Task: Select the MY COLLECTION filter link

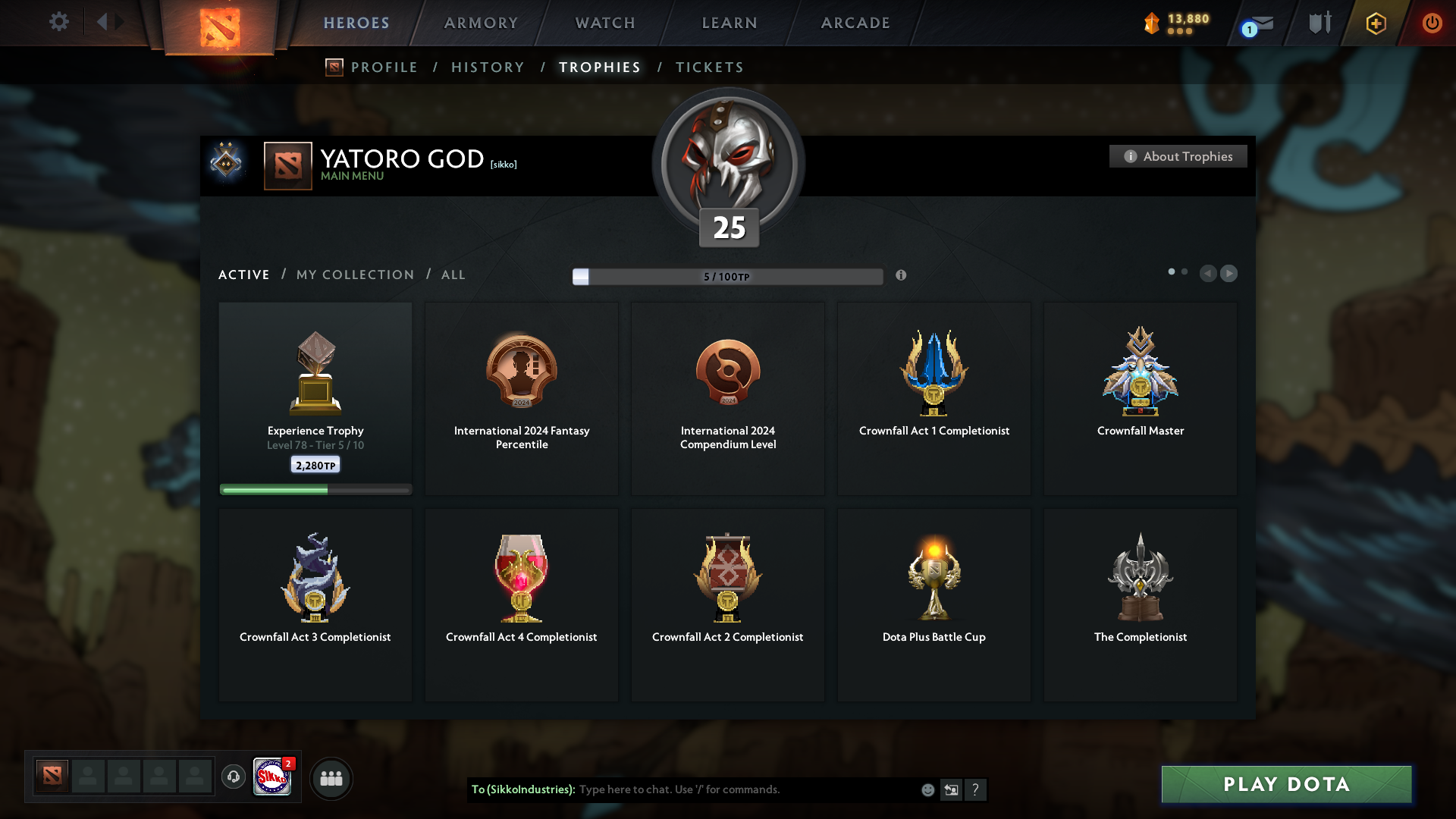Action: [x=354, y=275]
